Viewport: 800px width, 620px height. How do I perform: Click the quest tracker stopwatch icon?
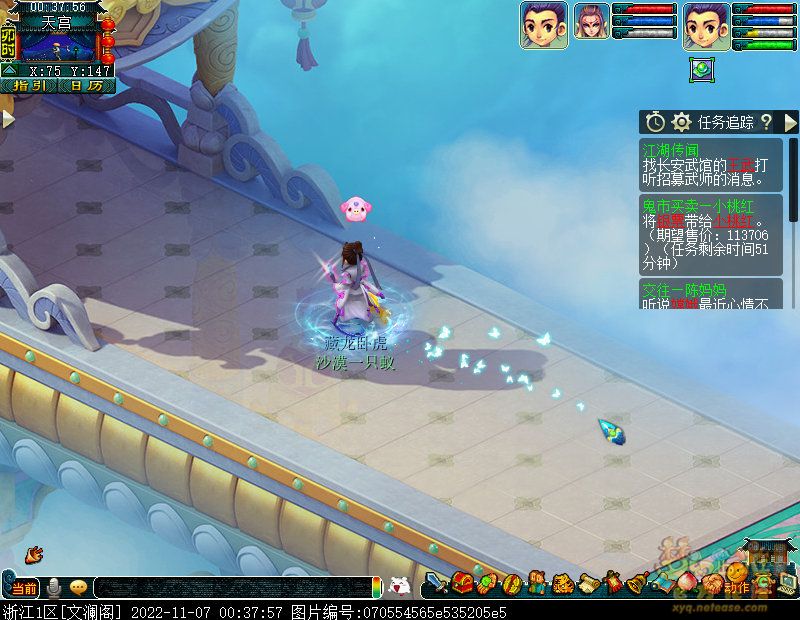point(655,122)
